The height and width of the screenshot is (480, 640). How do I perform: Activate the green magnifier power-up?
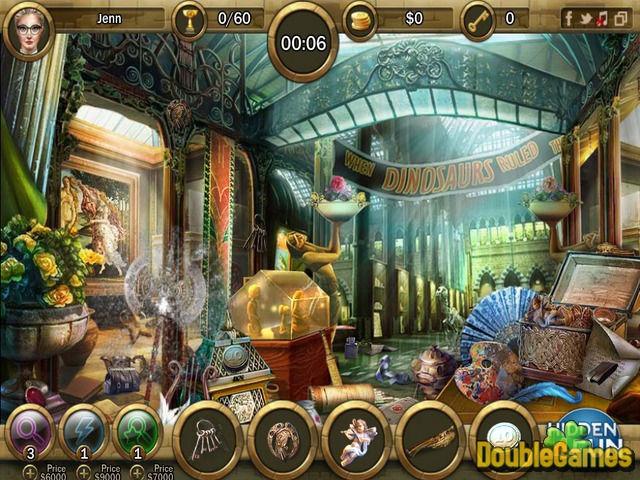point(138,432)
